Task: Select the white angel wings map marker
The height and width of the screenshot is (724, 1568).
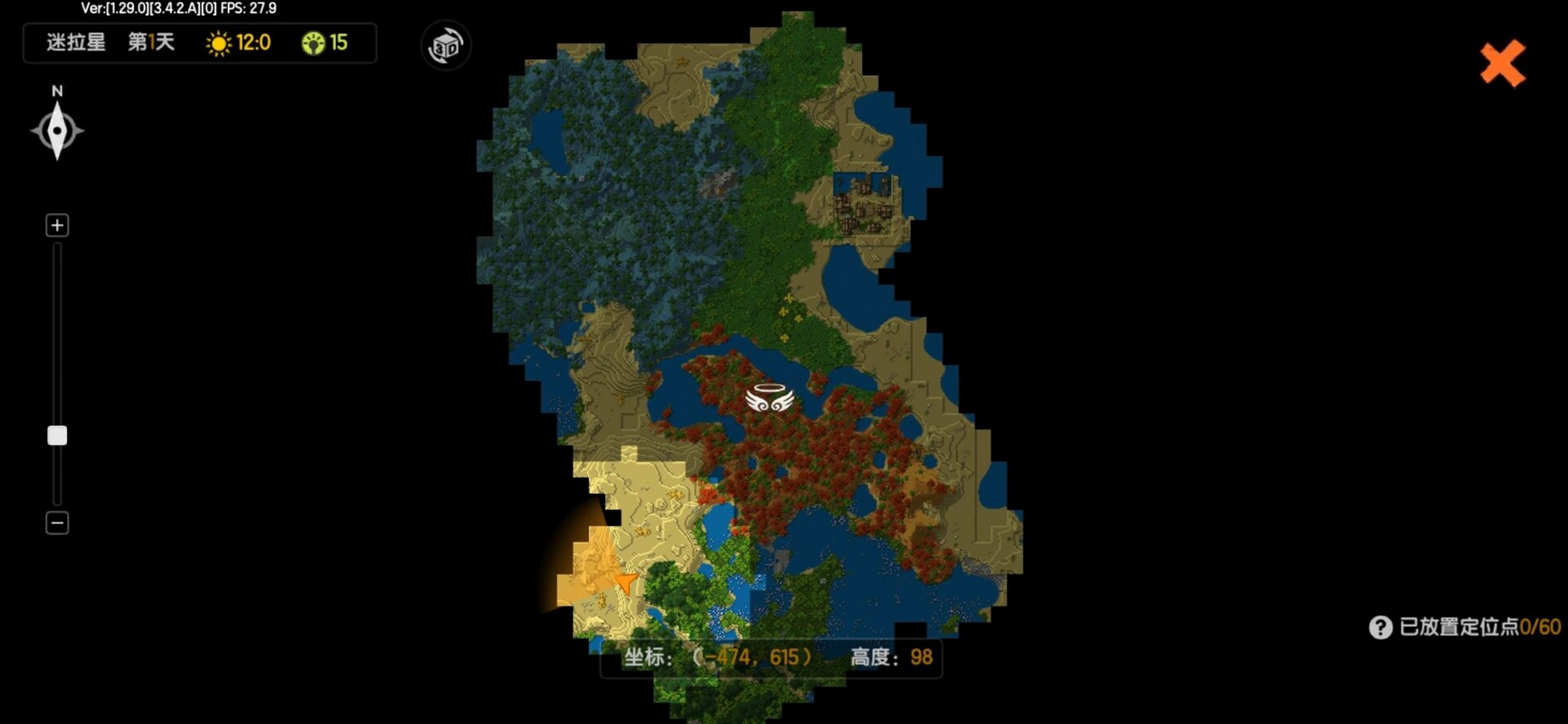Action: [x=769, y=399]
